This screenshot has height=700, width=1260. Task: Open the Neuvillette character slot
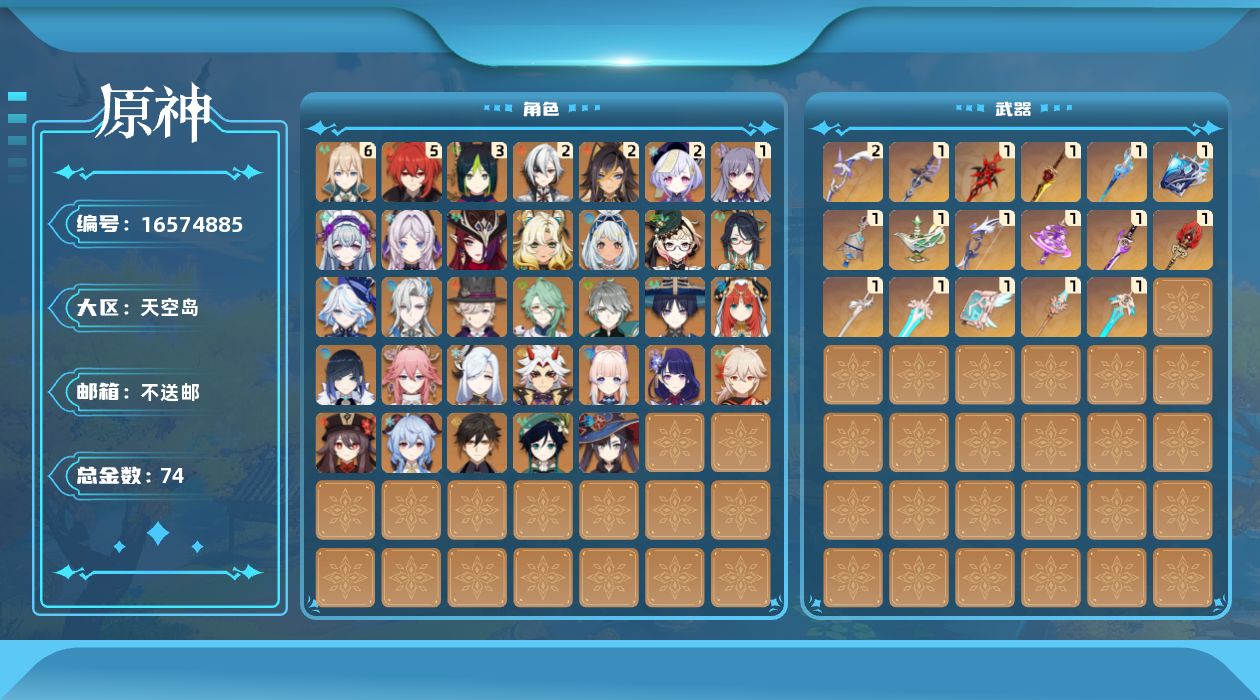coord(412,307)
